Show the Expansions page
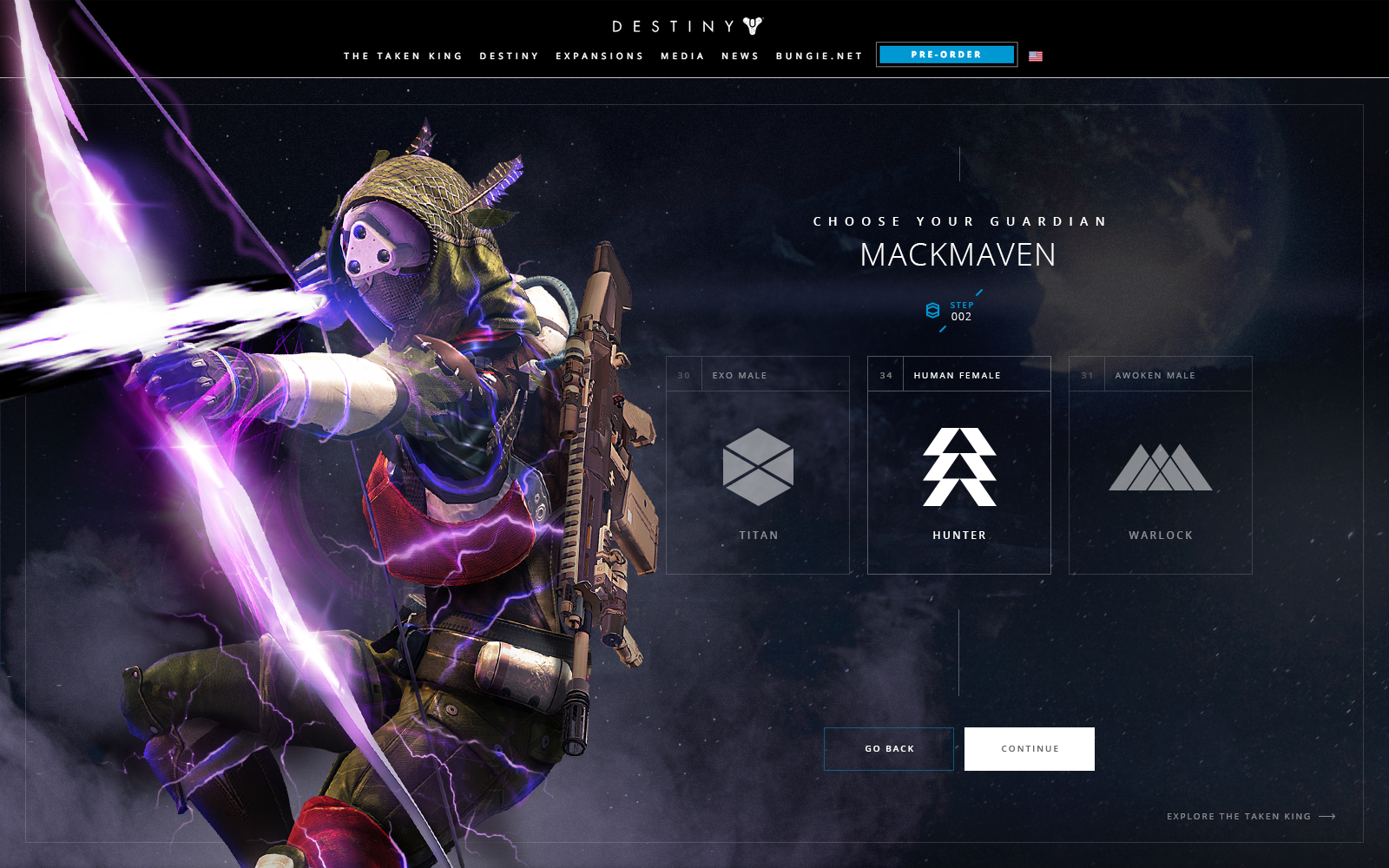This screenshot has width=1389, height=868. (x=600, y=56)
